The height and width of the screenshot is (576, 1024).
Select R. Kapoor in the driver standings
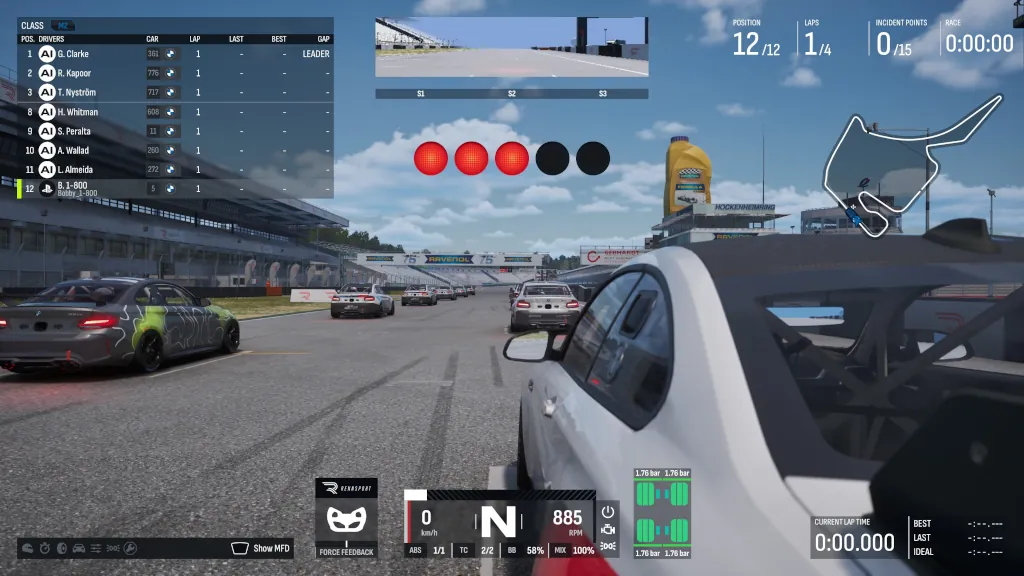tap(175, 73)
